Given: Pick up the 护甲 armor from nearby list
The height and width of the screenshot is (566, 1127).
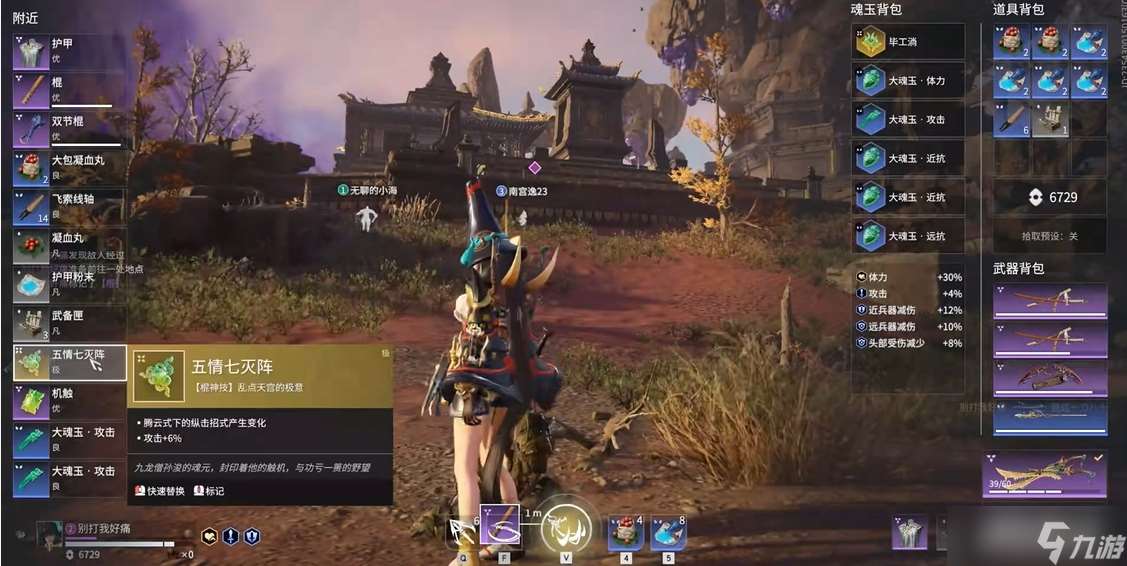Looking at the screenshot, I should [69, 51].
